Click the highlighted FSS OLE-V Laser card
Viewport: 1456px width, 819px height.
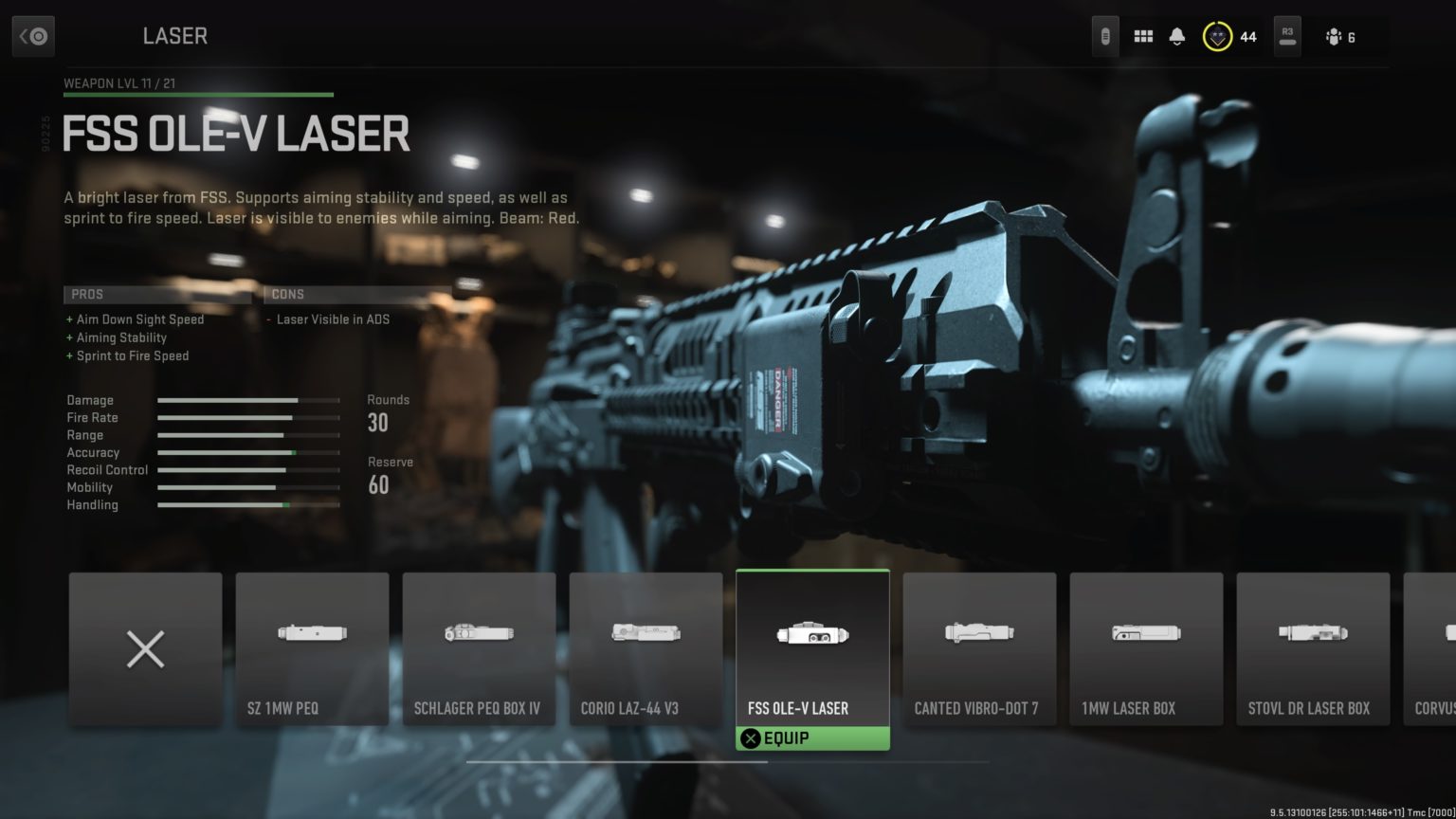[812, 648]
